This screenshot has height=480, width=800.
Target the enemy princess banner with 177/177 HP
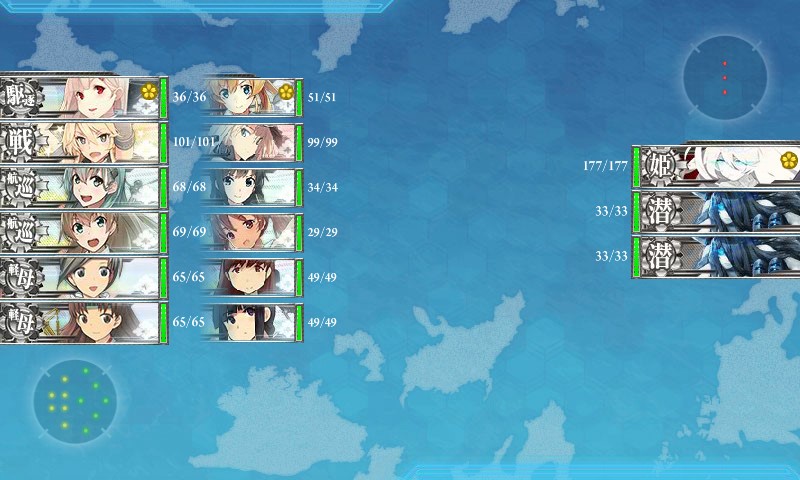click(x=715, y=165)
